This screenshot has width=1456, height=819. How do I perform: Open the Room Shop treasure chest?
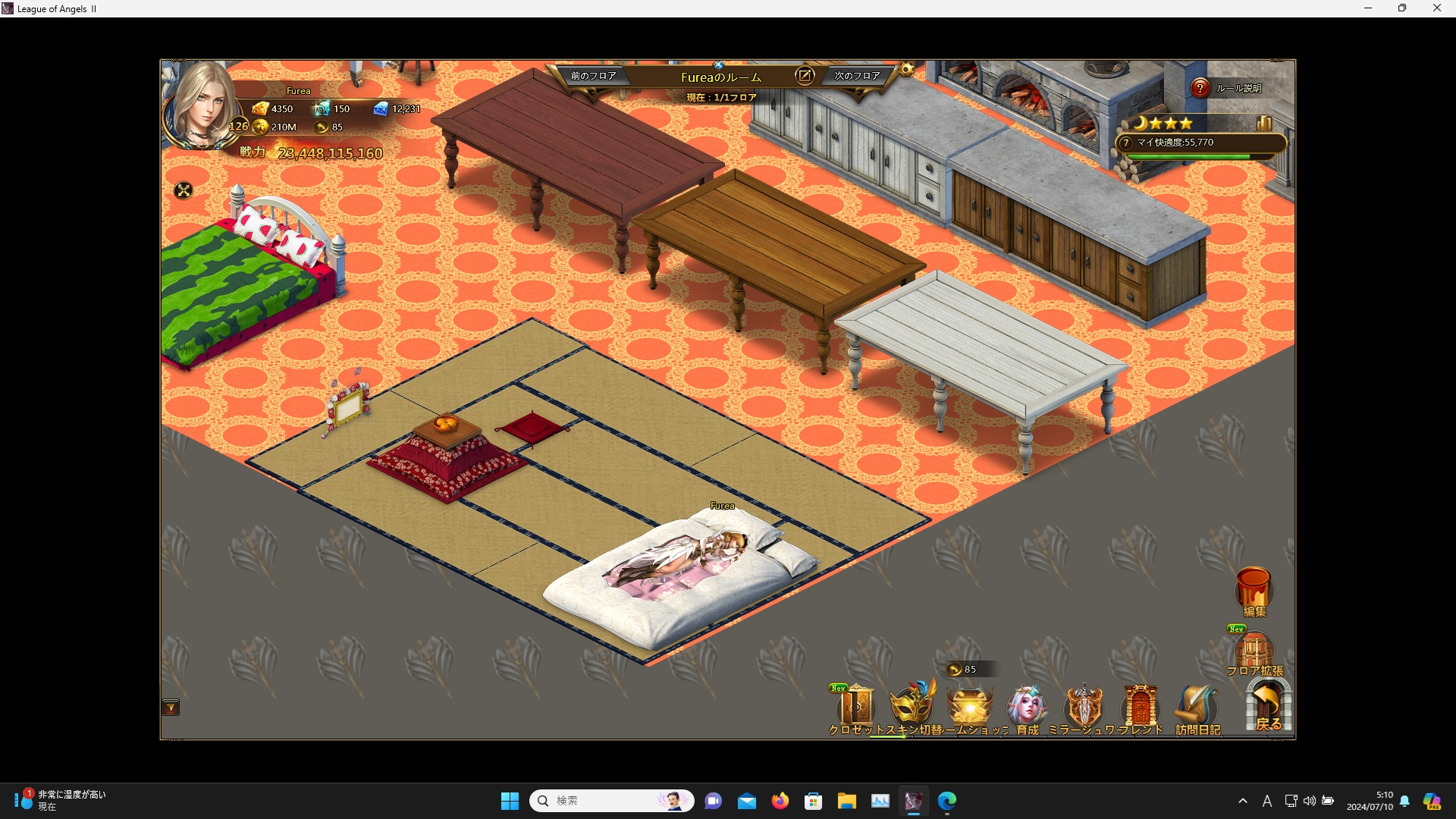(x=969, y=707)
